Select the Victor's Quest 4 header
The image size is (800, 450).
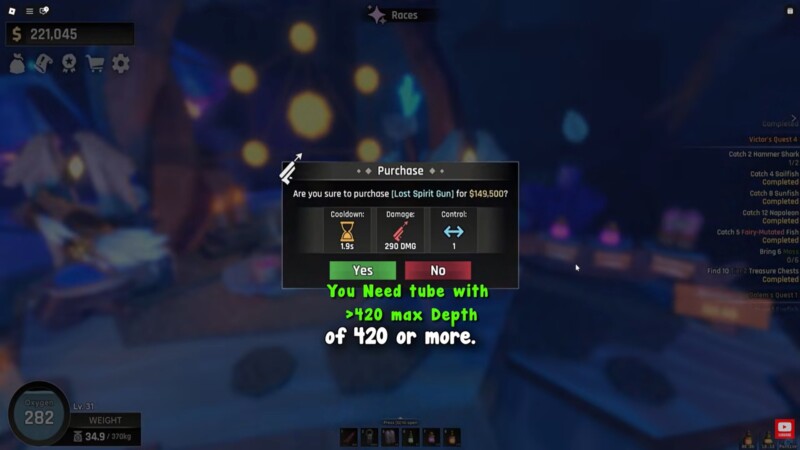(774, 140)
